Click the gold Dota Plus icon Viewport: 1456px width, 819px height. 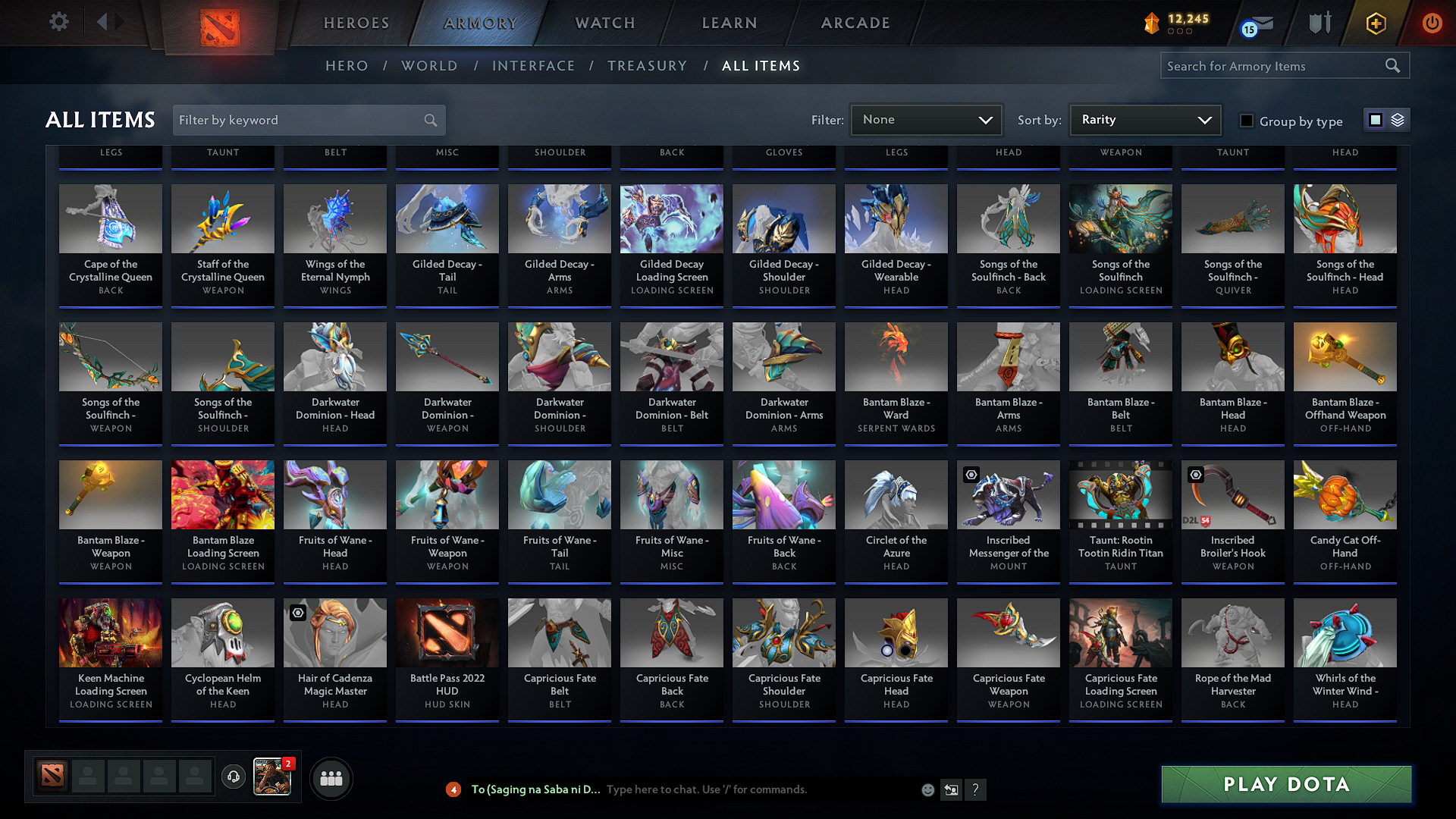pos(1375,23)
